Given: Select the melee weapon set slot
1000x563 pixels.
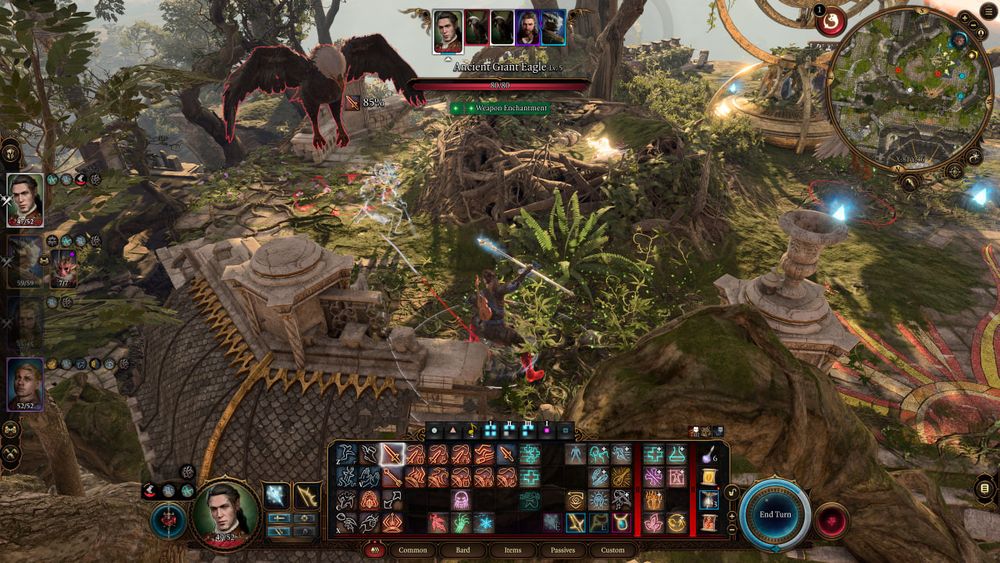Looking at the screenshot, I should (275, 495).
